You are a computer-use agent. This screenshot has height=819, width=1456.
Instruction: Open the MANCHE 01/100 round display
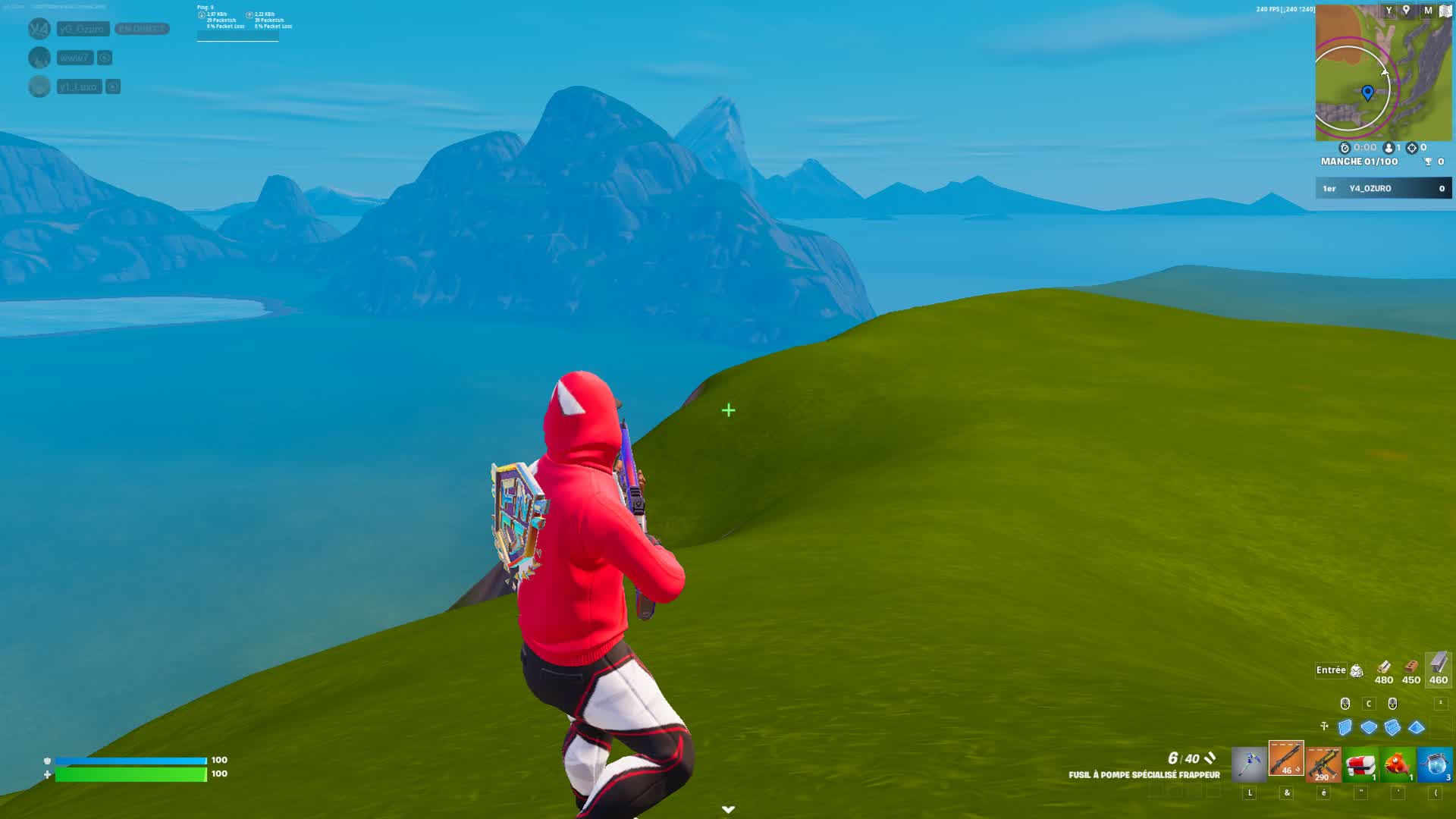pyautogui.click(x=1359, y=160)
